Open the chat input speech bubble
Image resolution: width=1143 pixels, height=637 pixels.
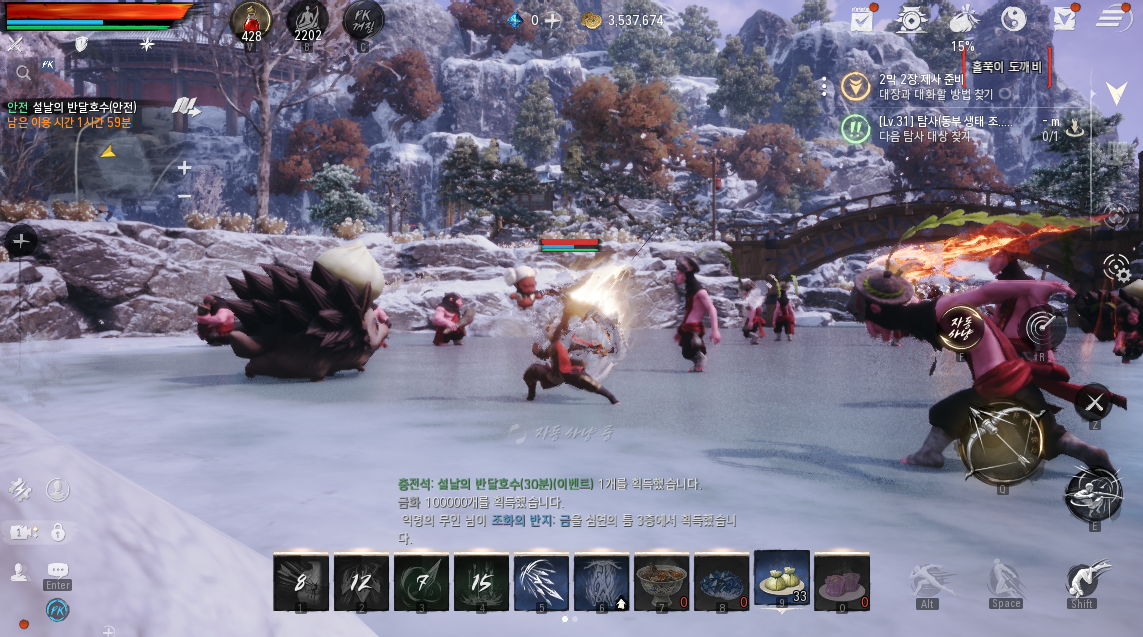tap(57, 571)
